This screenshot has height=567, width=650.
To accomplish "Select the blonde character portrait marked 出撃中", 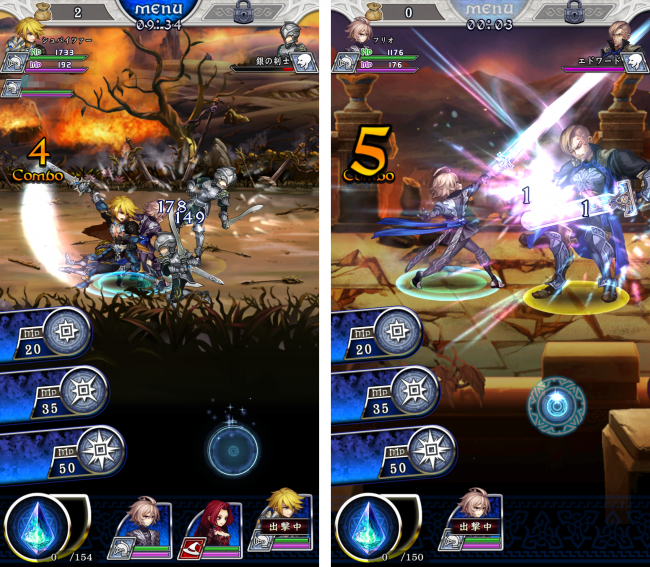I will tap(283, 526).
